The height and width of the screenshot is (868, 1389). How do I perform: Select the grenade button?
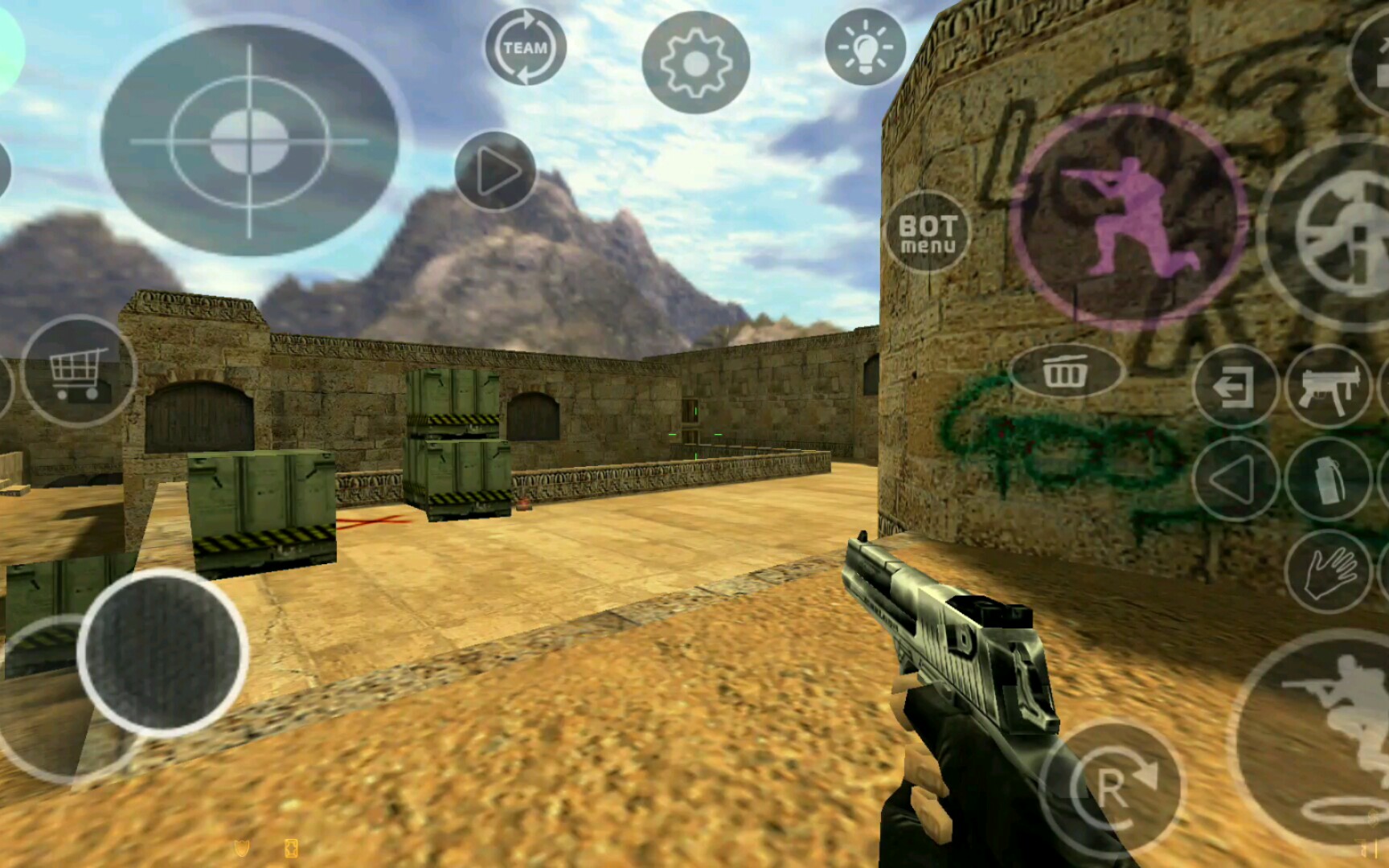[1327, 479]
